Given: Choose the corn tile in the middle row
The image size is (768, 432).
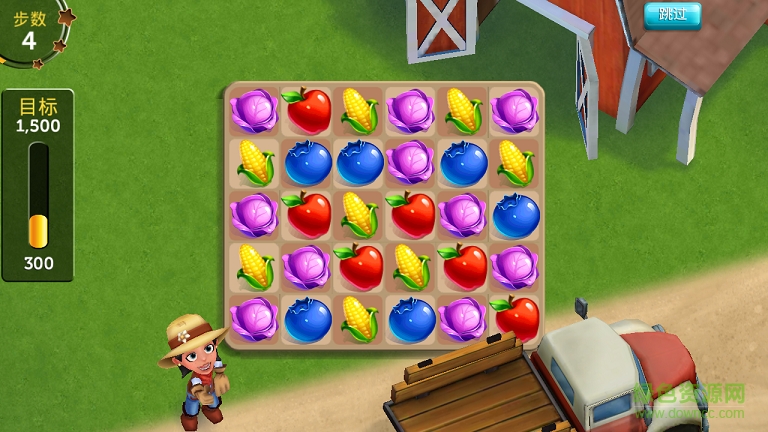Looking at the screenshot, I should pyautogui.click(x=359, y=214).
